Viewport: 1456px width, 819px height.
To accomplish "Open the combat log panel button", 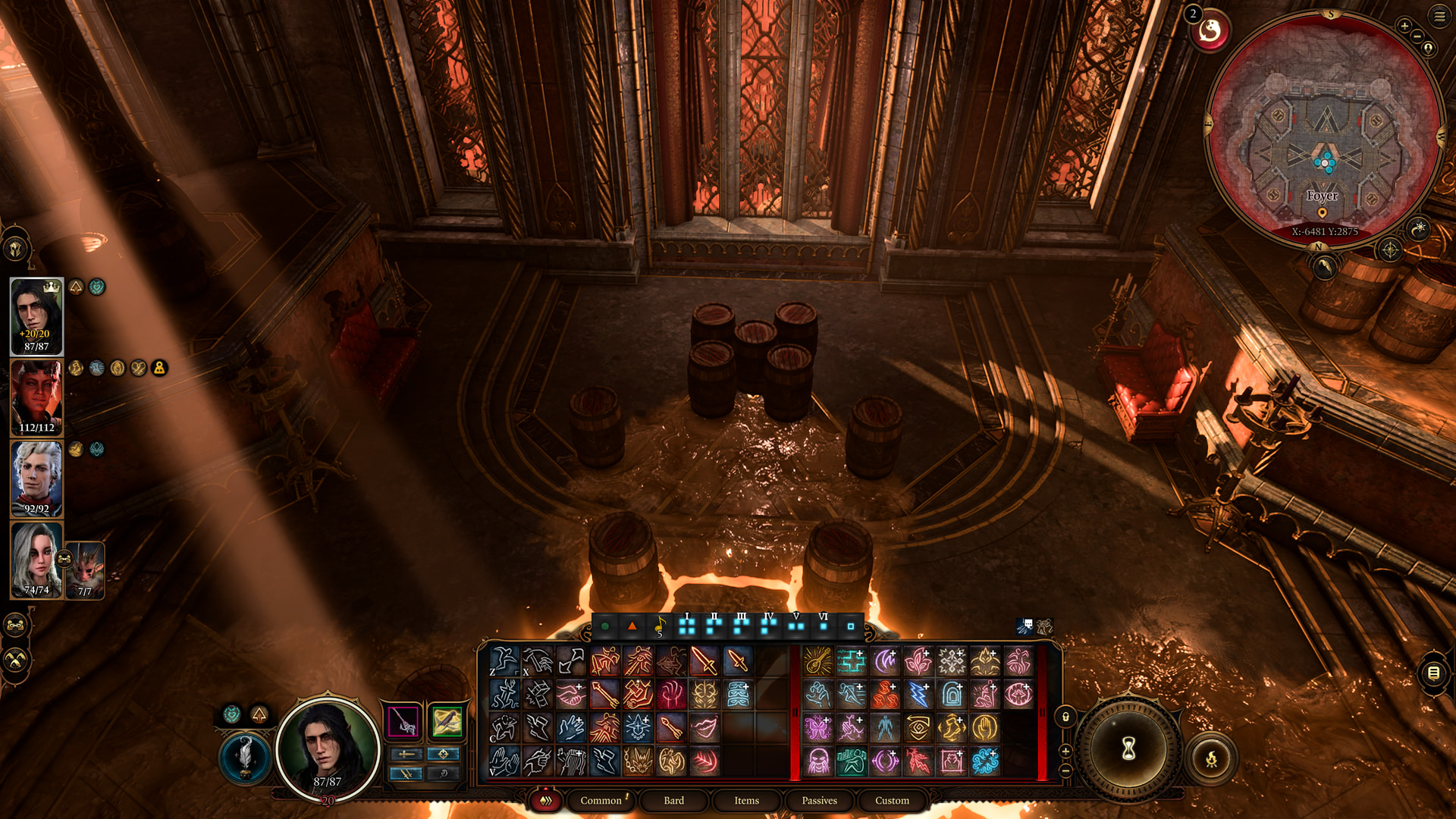I will click(x=1433, y=673).
